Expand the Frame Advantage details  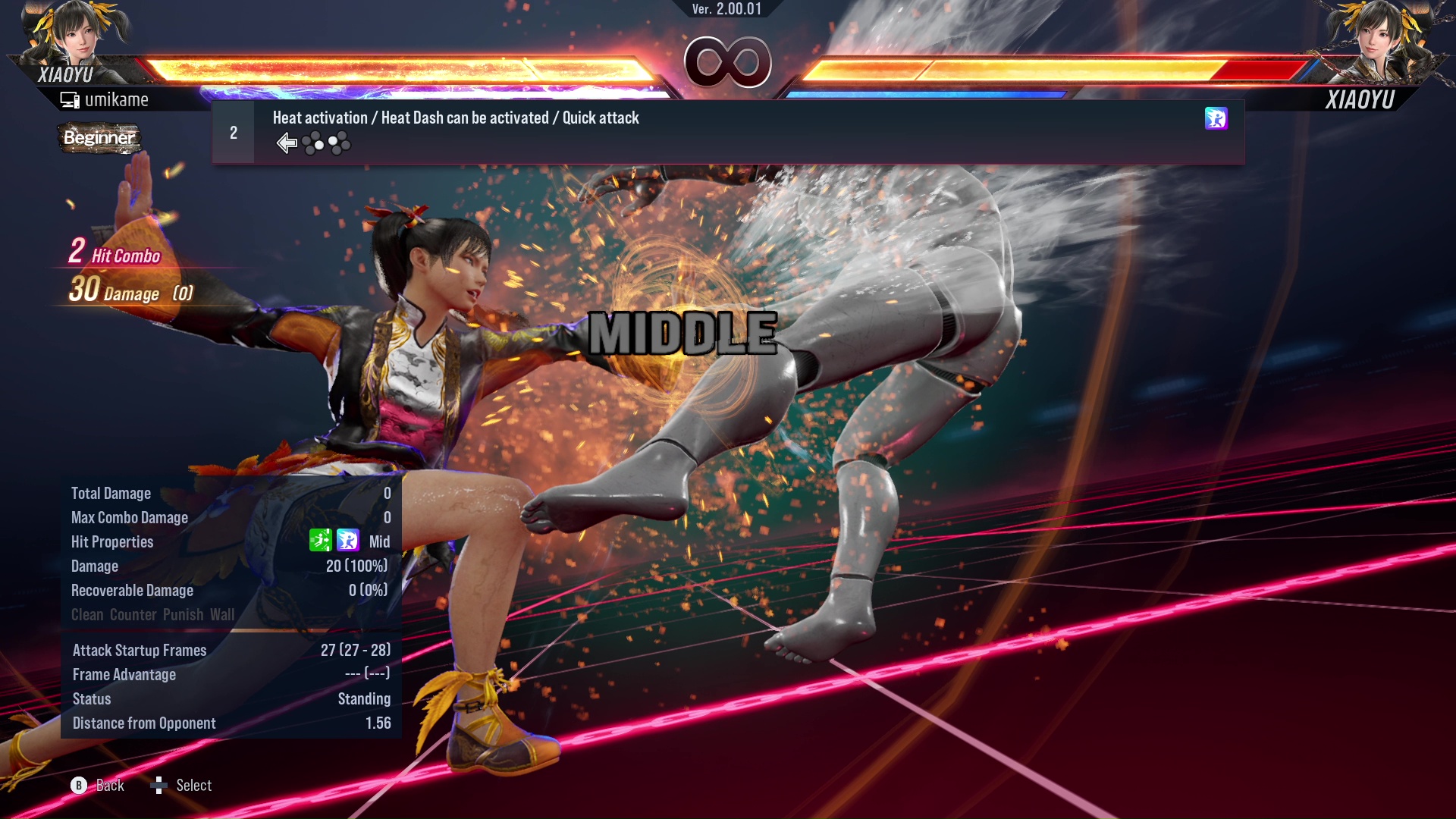coord(124,674)
